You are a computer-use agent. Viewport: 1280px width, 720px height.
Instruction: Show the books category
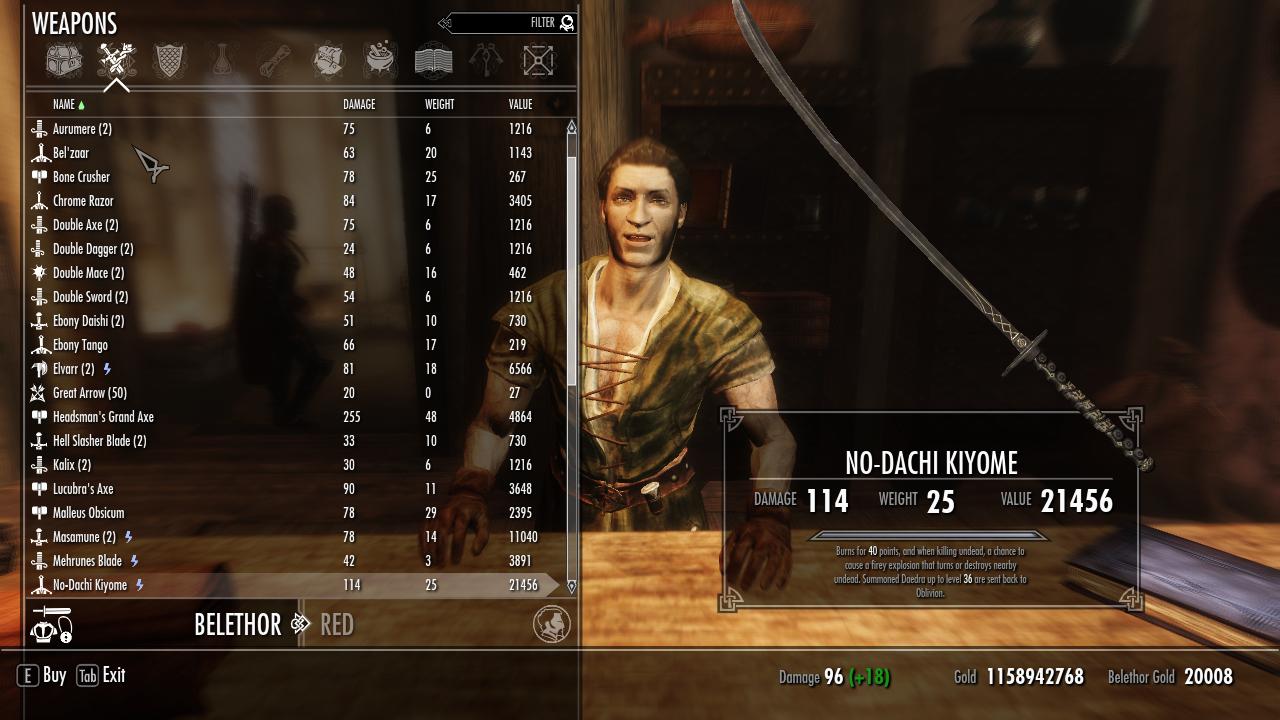(433, 61)
